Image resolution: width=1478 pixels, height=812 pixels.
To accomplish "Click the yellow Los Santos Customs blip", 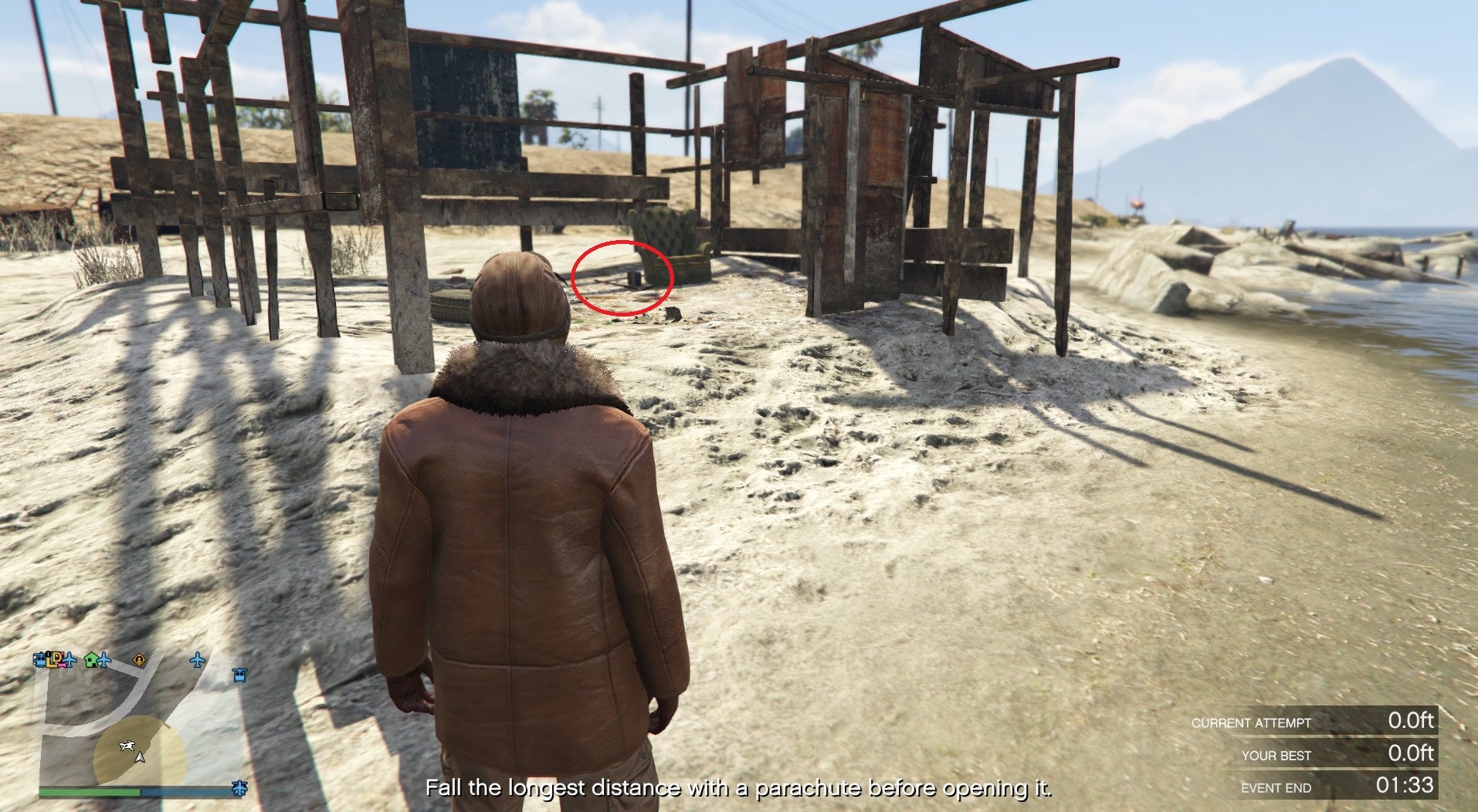I will coord(52,661).
